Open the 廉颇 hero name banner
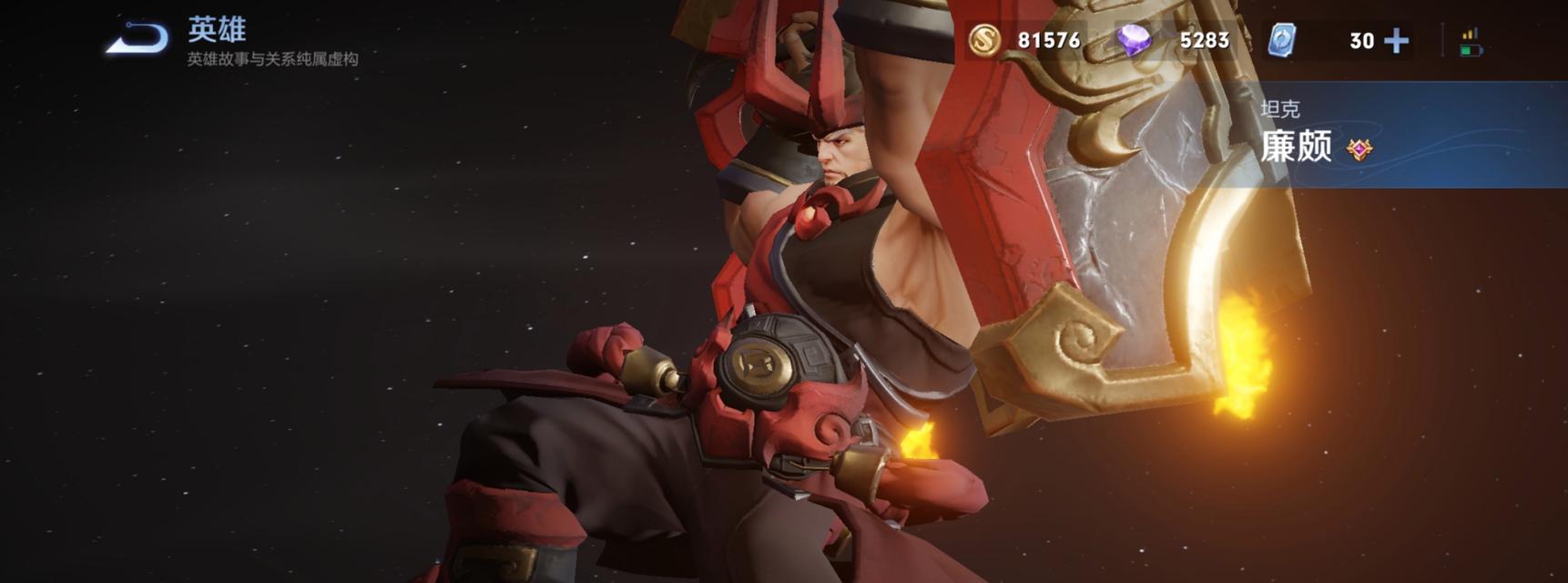1568x583 pixels. point(1297,146)
